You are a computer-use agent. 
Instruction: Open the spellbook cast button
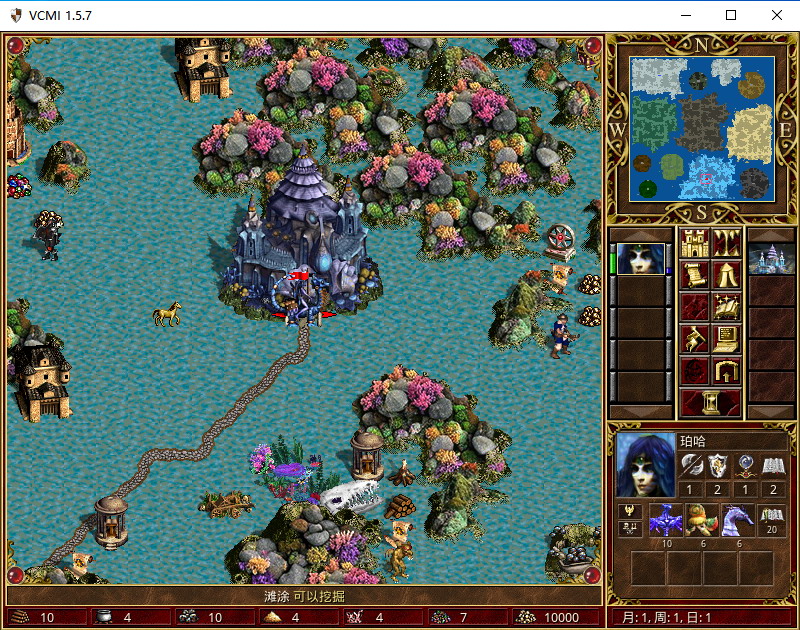726,307
